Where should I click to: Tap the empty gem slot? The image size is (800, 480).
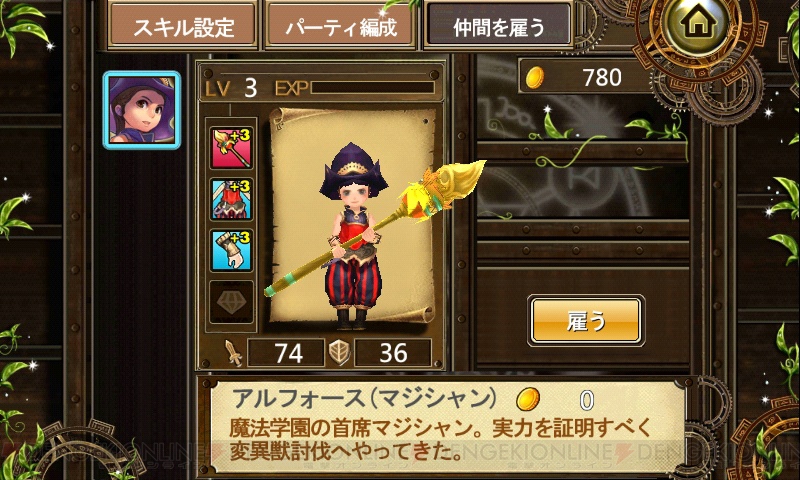227,301
